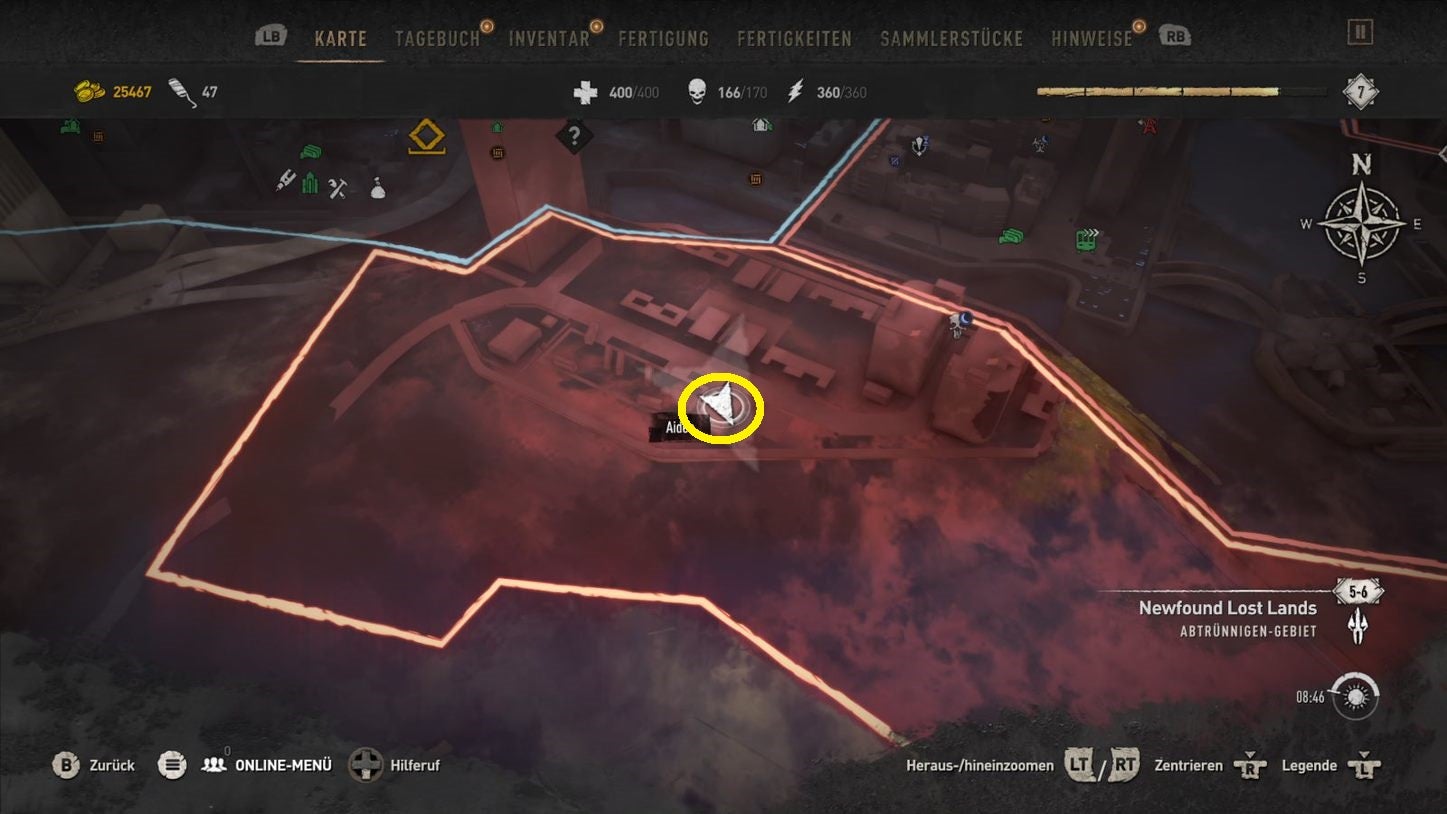
Task: Switch to the SAMMLERSTÜCKE tab
Action: [951, 38]
